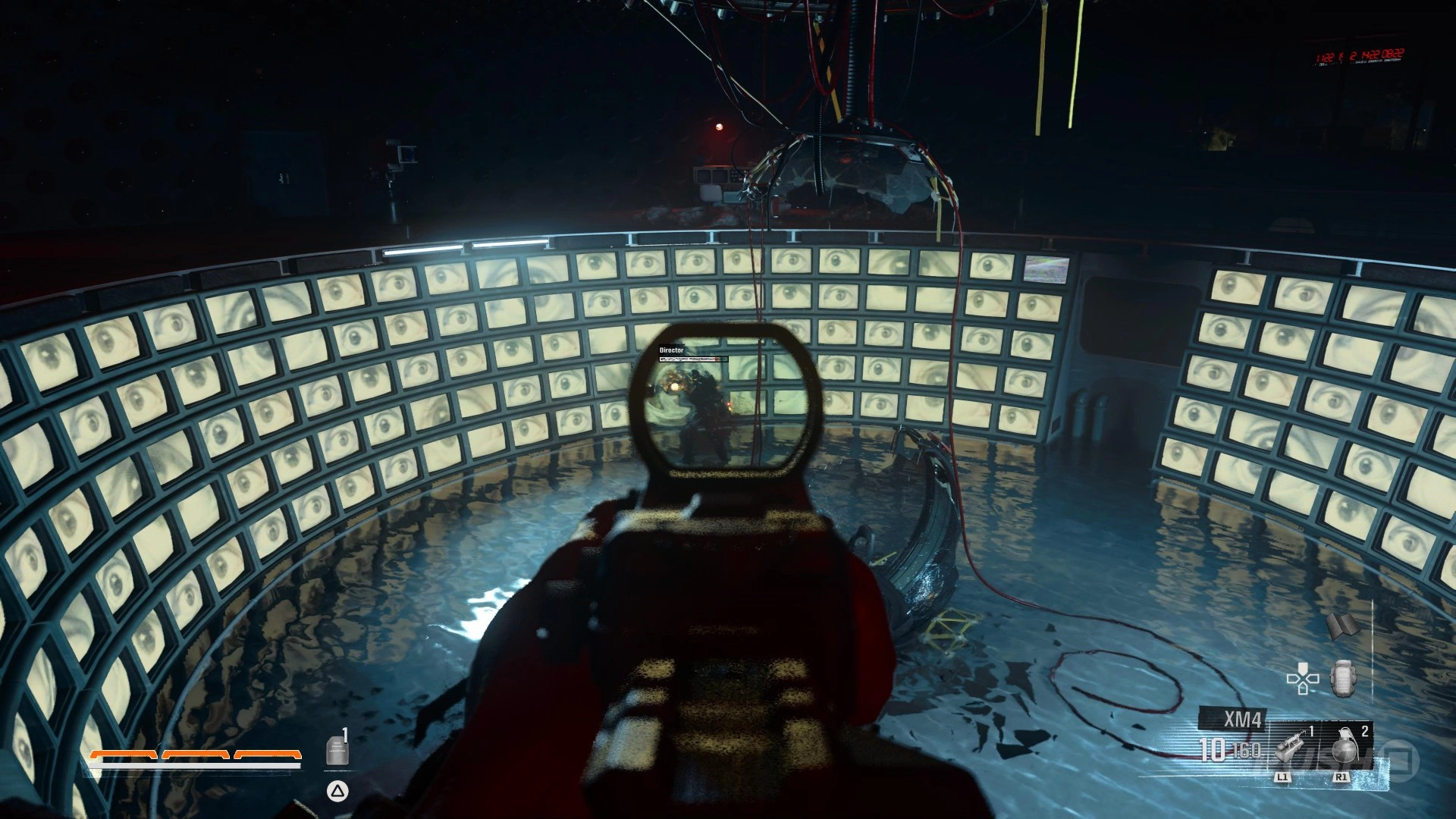Click the tactical equipment L1 slot icon
The image size is (1456, 819).
click(1290, 748)
